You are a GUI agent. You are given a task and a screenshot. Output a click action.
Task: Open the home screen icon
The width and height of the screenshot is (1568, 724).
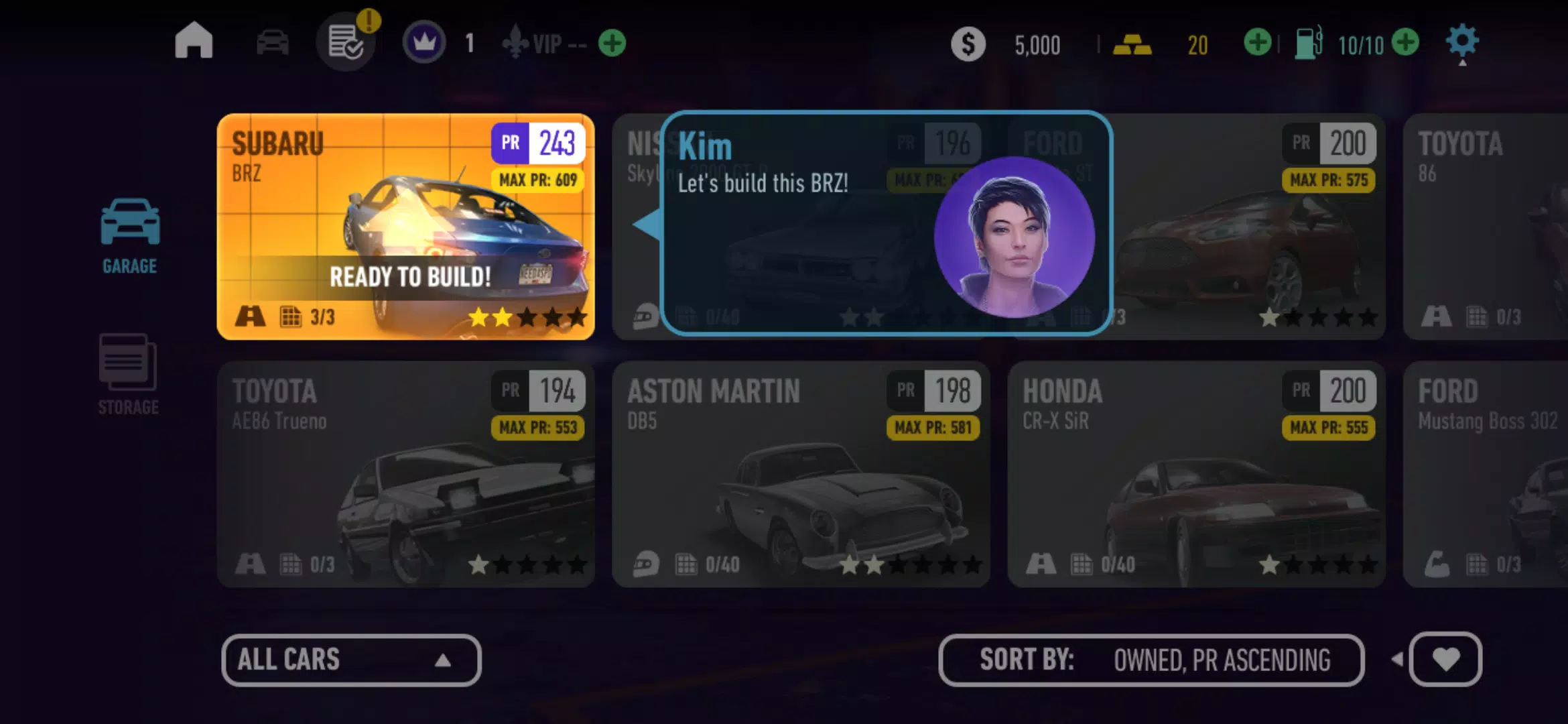(x=194, y=42)
